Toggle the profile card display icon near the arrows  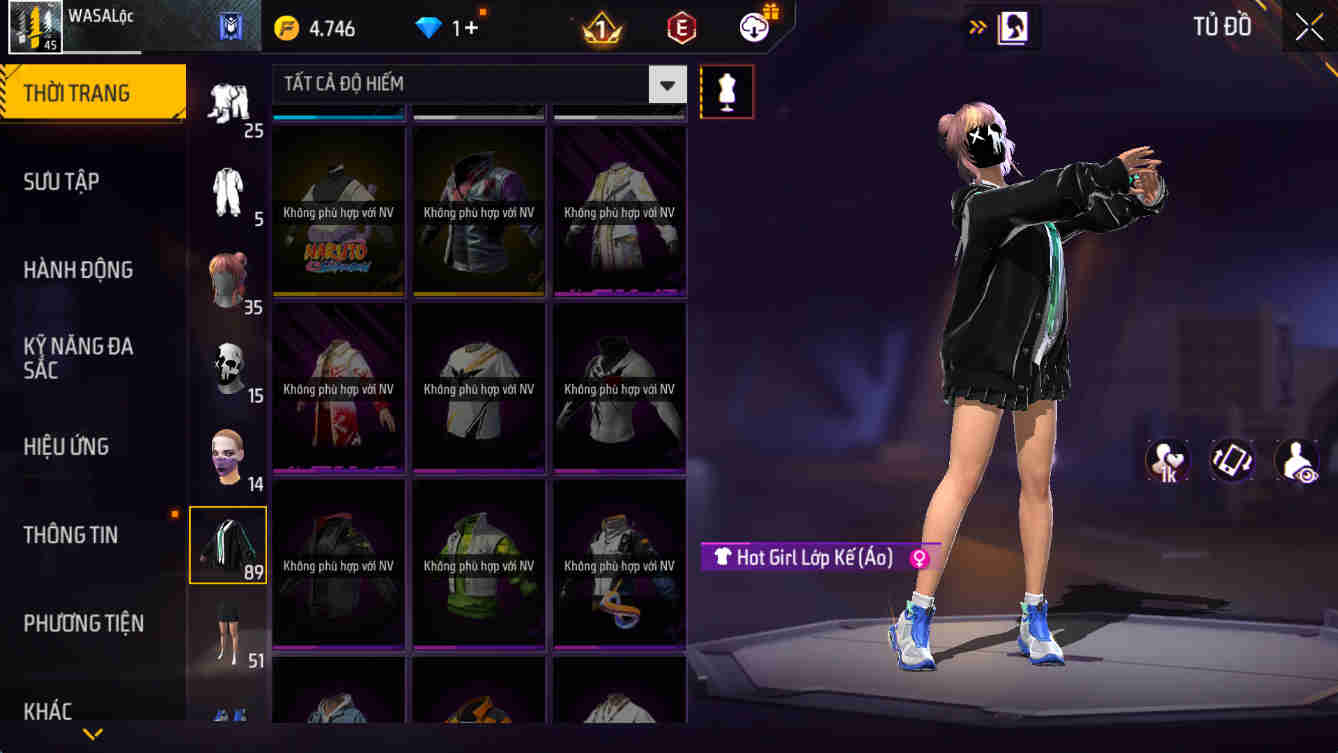pos(1010,27)
